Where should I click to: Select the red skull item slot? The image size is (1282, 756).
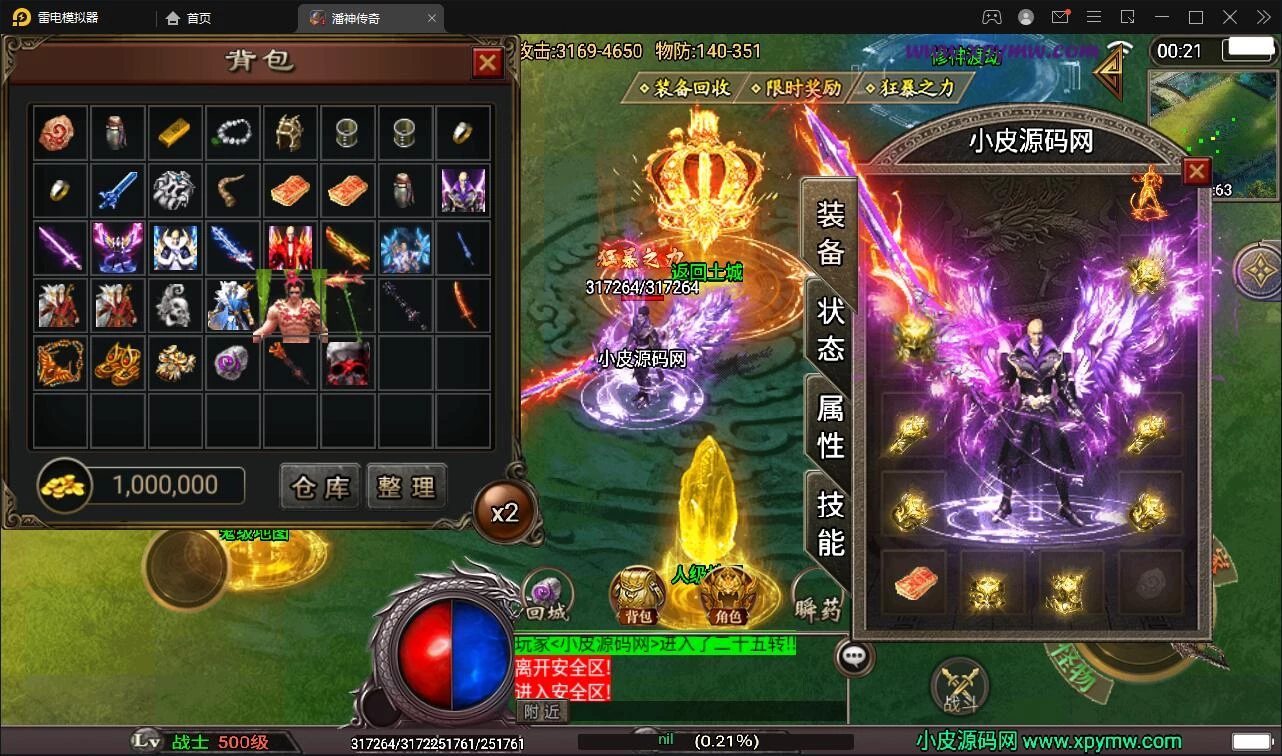pyautogui.click(x=348, y=364)
